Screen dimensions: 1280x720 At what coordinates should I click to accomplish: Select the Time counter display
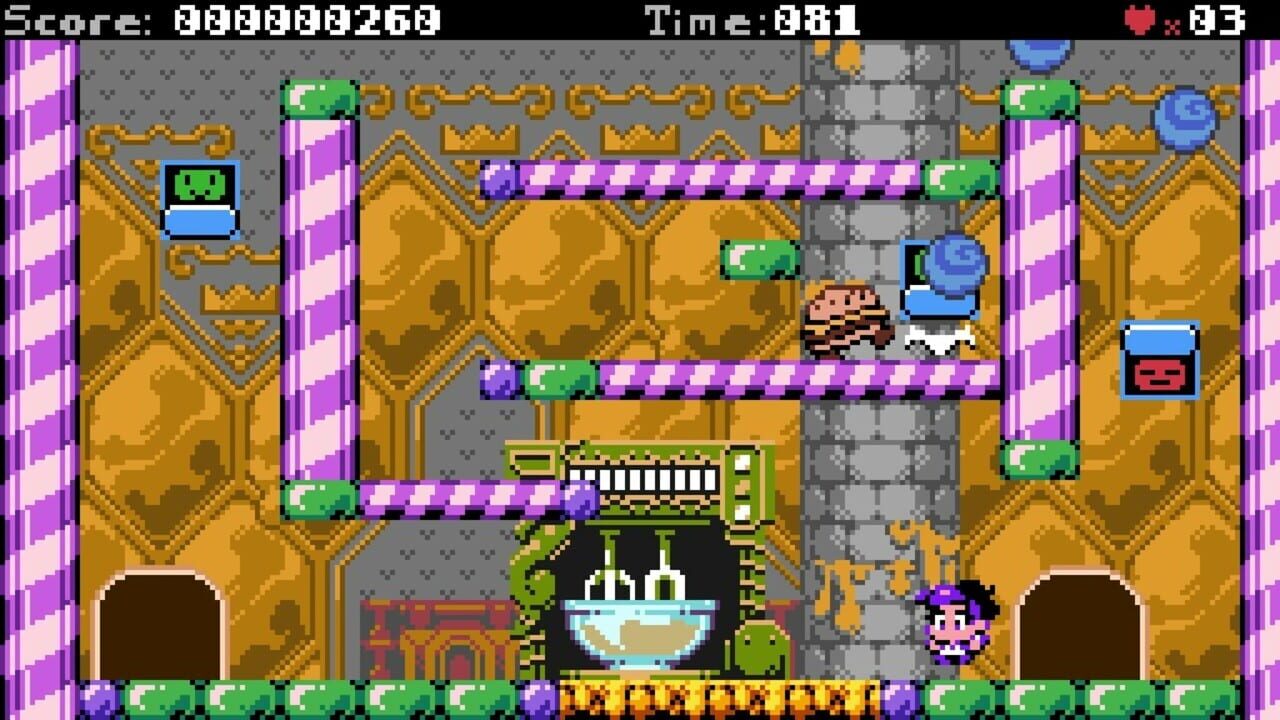click(x=750, y=17)
